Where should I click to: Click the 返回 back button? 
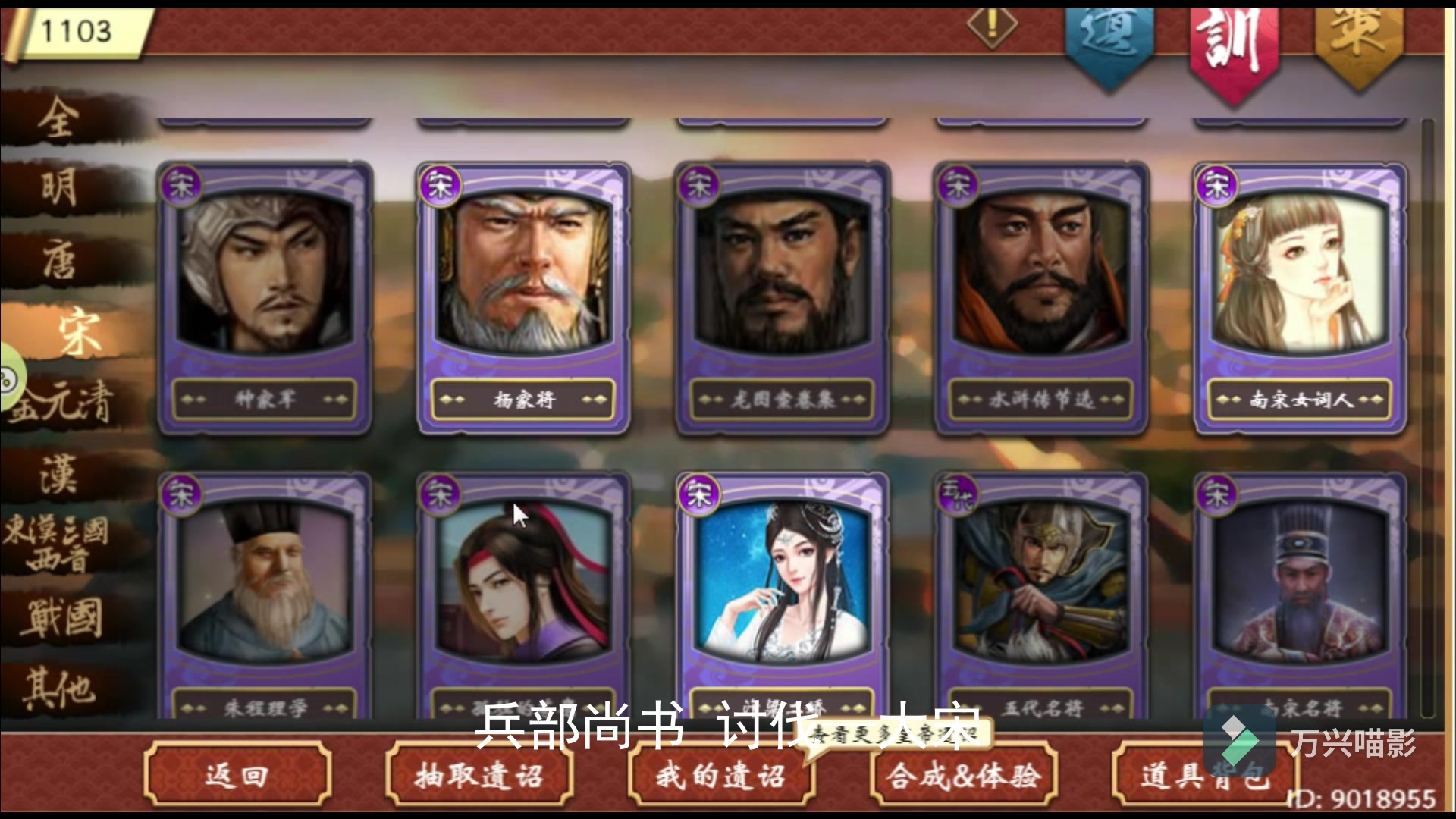pyautogui.click(x=237, y=775)
